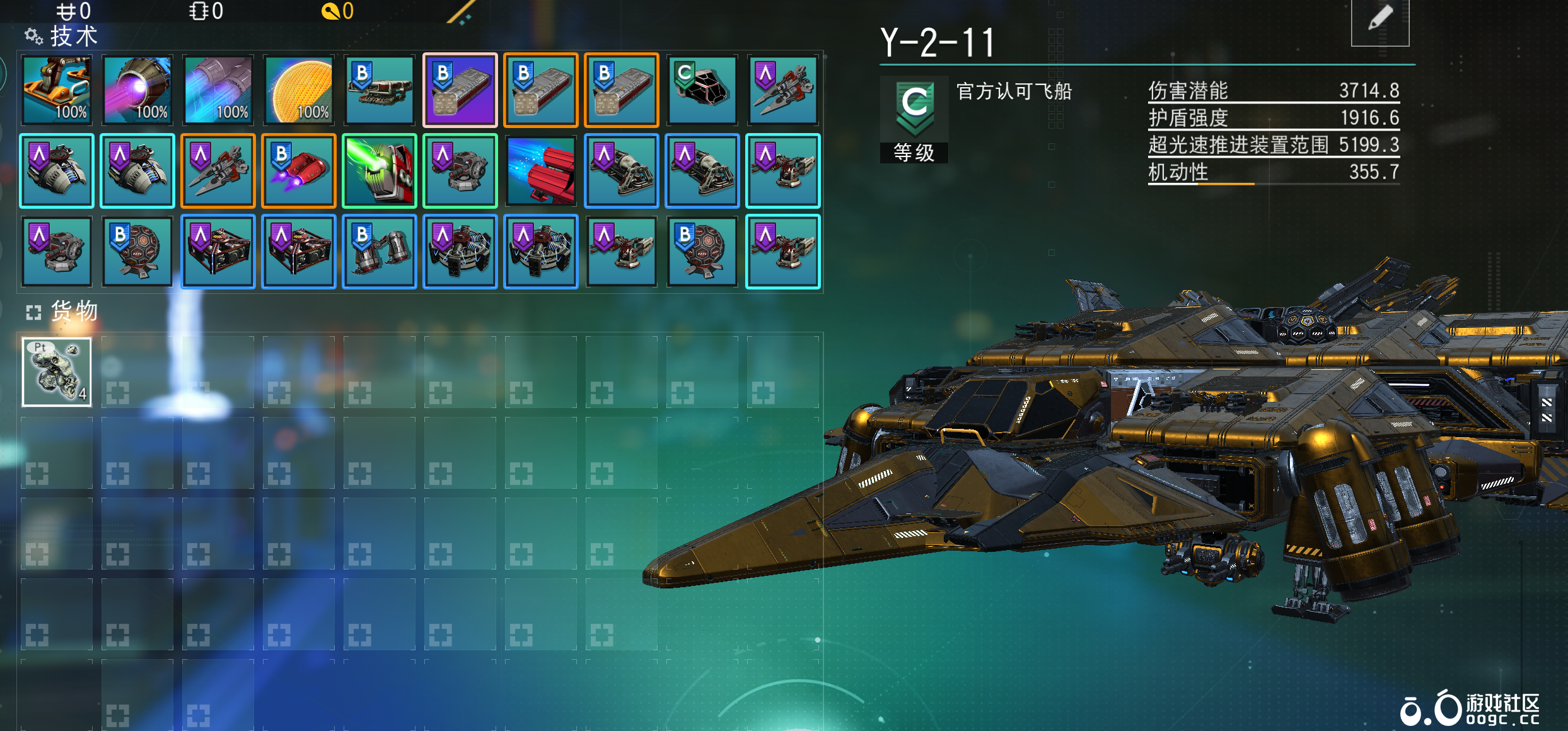Click the B-class module on purple background
This screenshot has height=731, width=1568.
460,90
